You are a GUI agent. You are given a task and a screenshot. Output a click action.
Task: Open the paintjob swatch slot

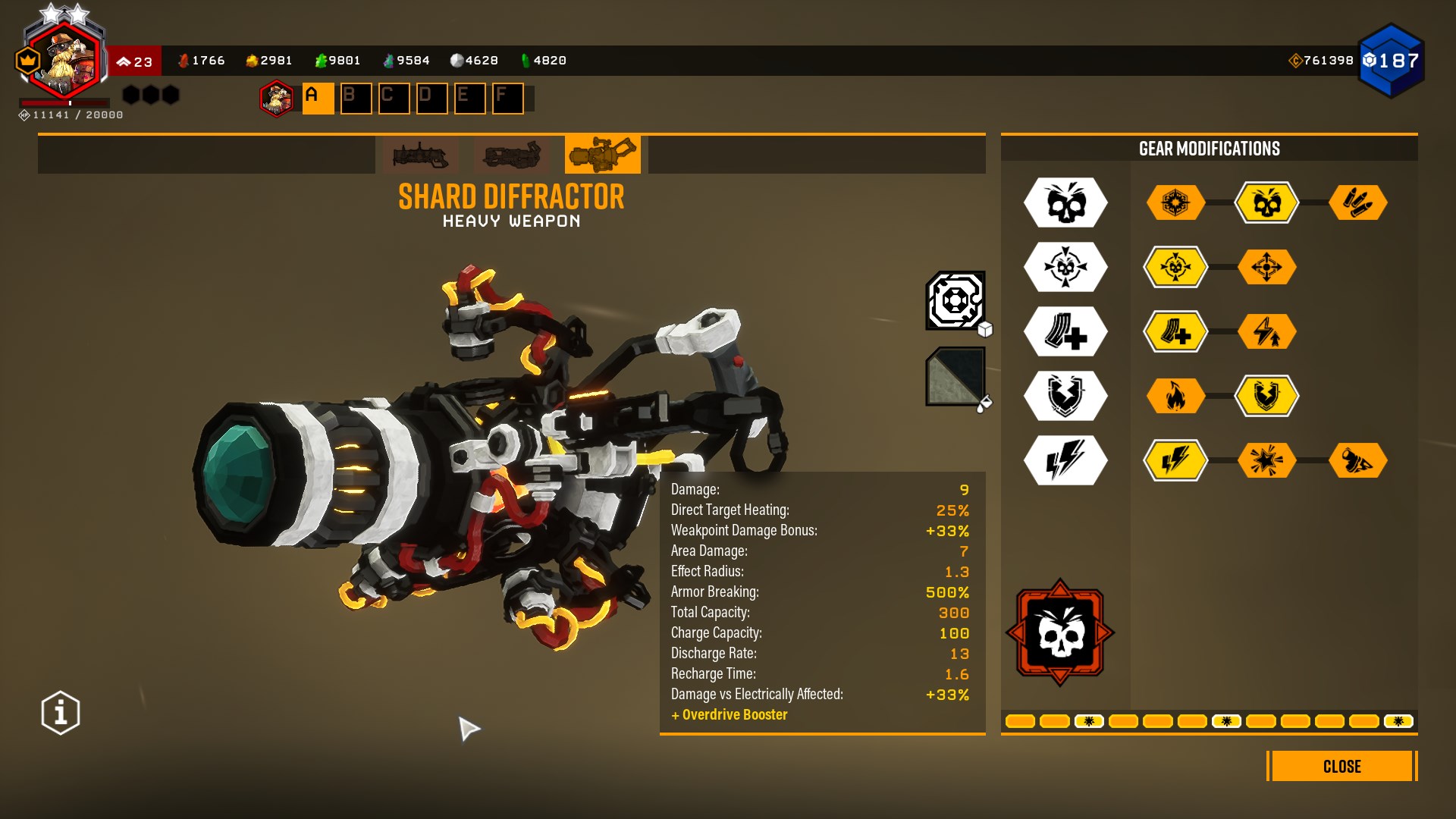pyautogui.click(x=955, y=376)
